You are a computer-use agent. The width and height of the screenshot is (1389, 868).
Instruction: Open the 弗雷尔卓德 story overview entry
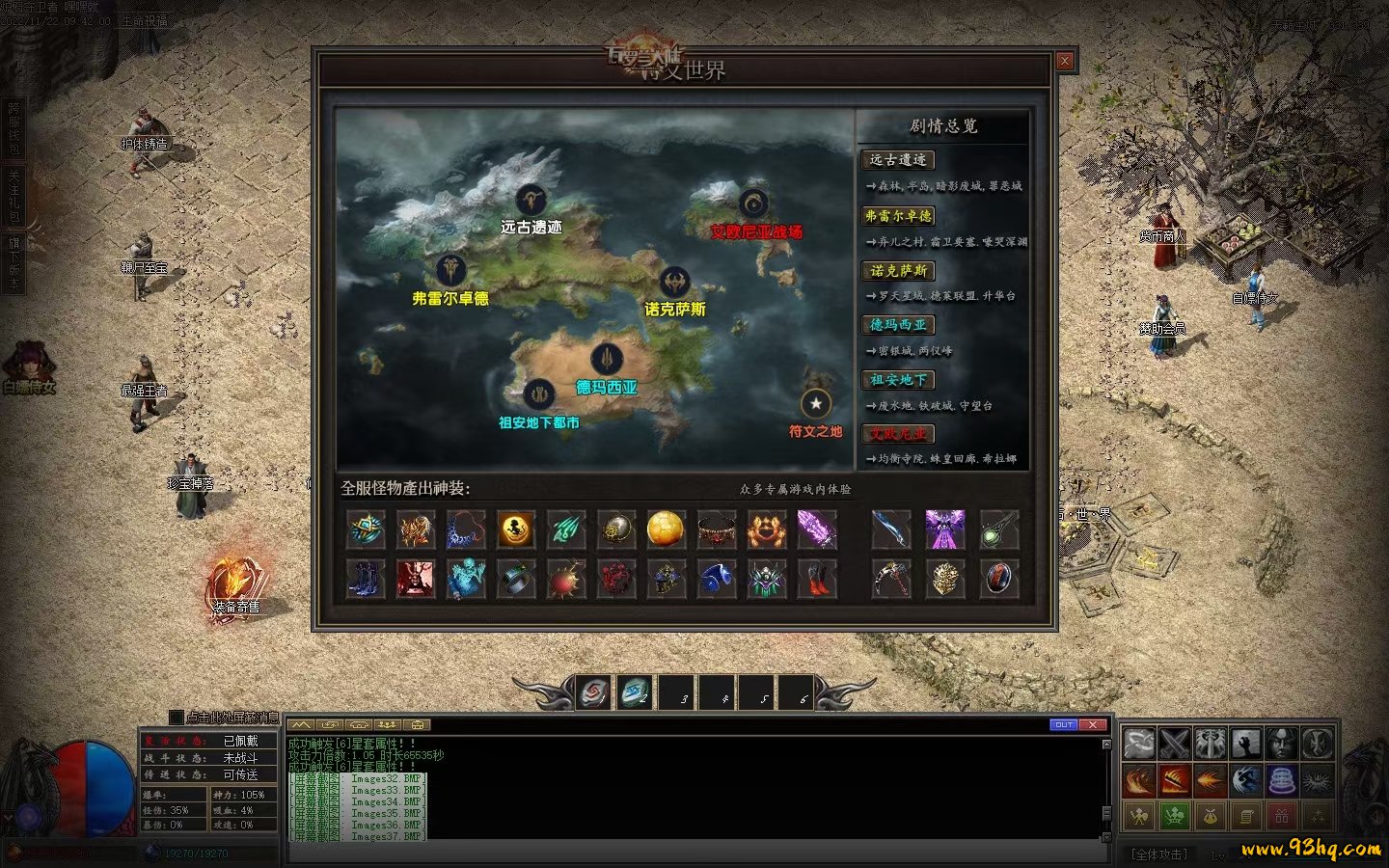(x=897, y=216)
